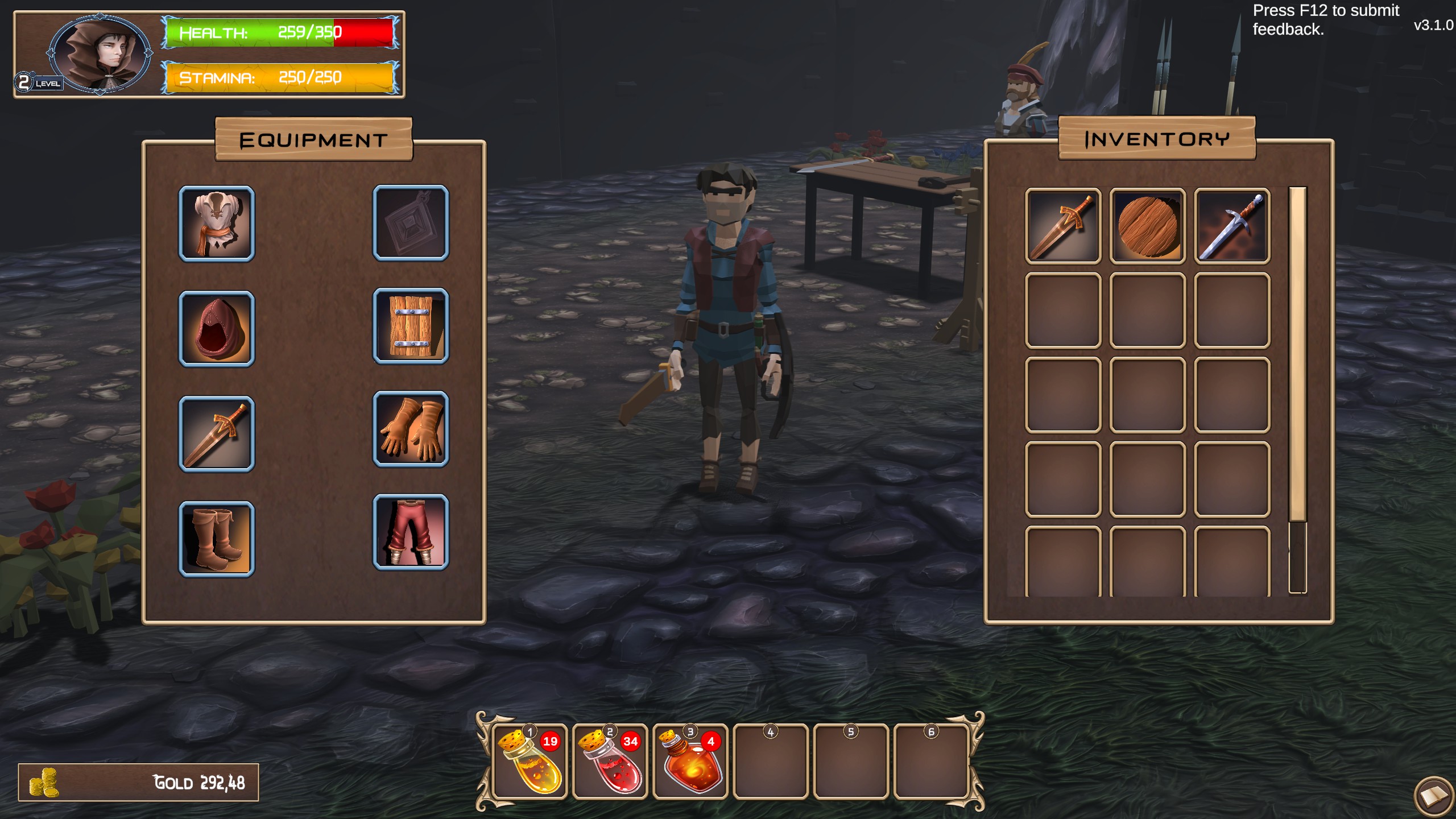Select the equipped wooden sword slot
Screen dimensions: 1456x819
click(217, 435)
